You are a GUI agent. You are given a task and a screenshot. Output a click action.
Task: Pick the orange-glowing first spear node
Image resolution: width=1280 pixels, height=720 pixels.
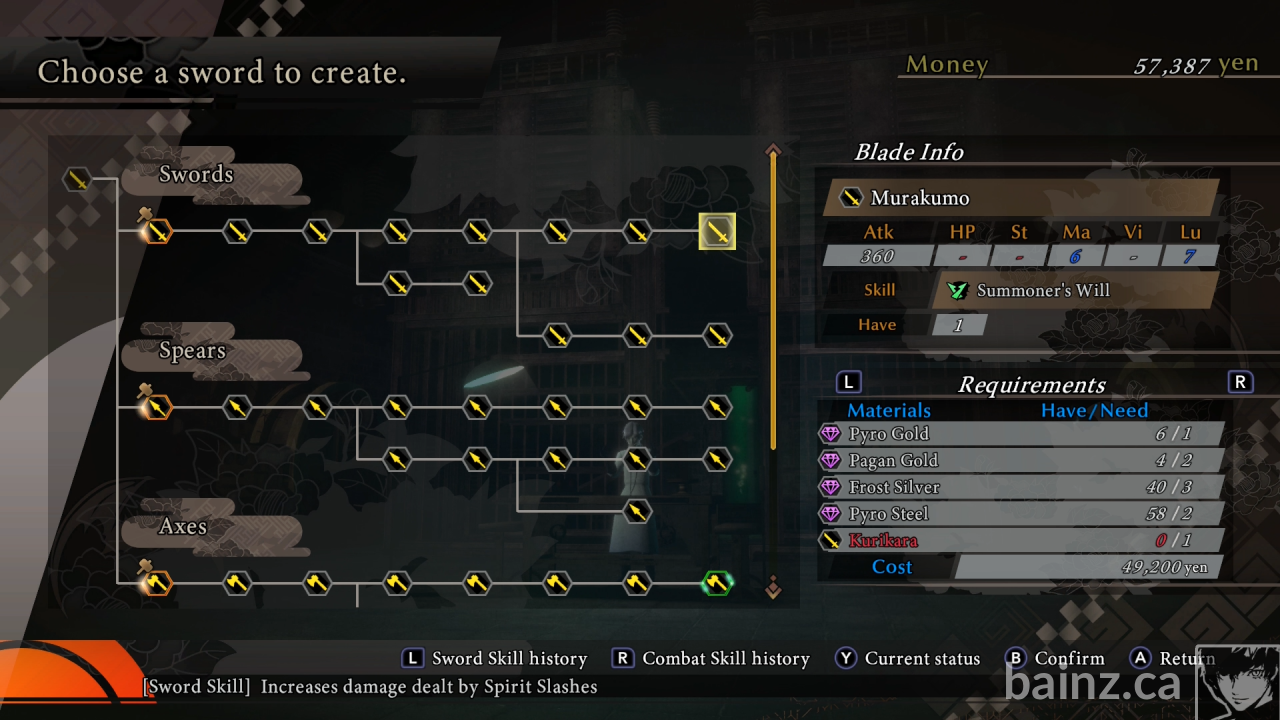coord(157,407)
